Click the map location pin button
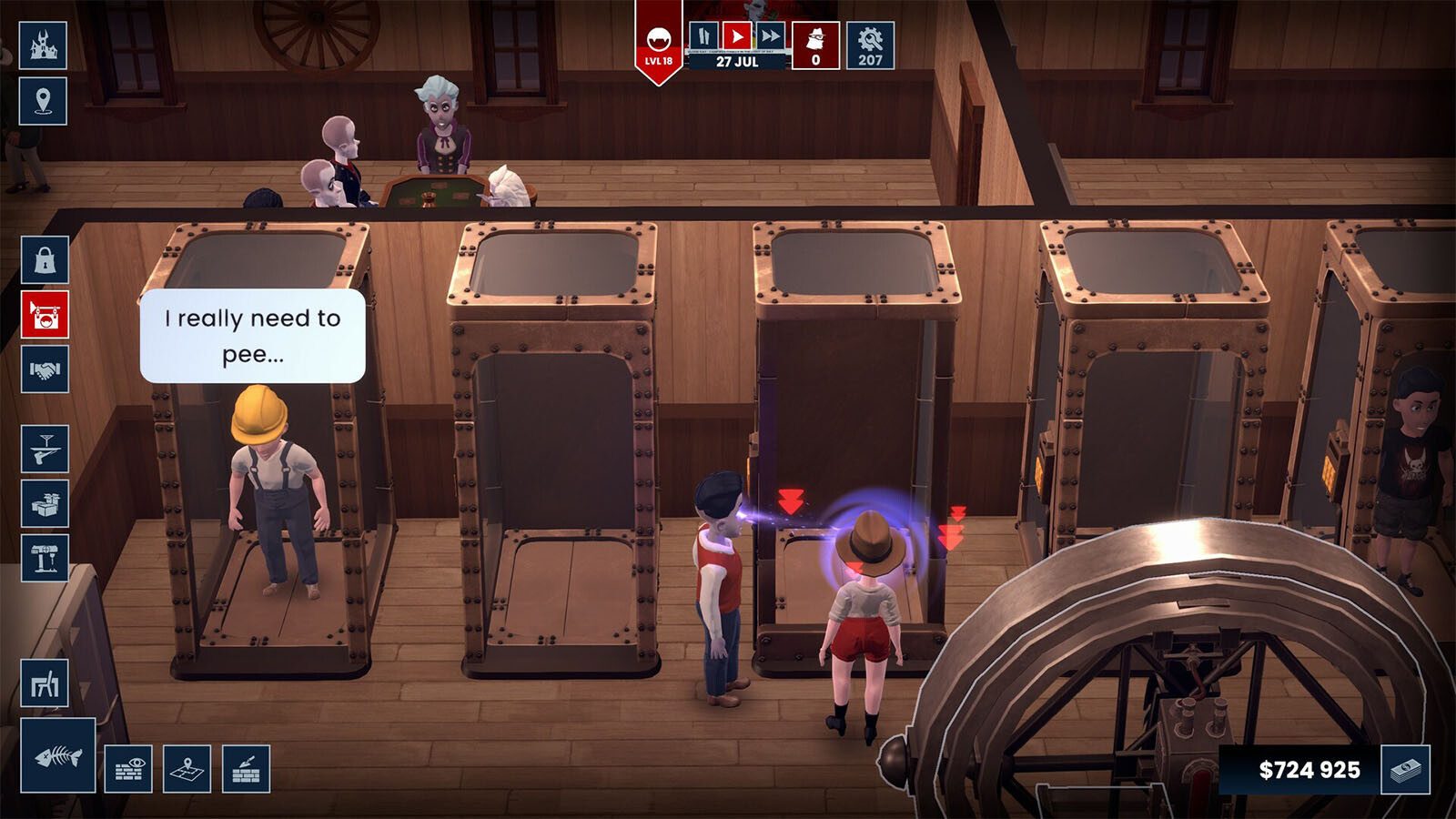The width and height of the screenshot is (1456, 819). [x=43, y=100]
